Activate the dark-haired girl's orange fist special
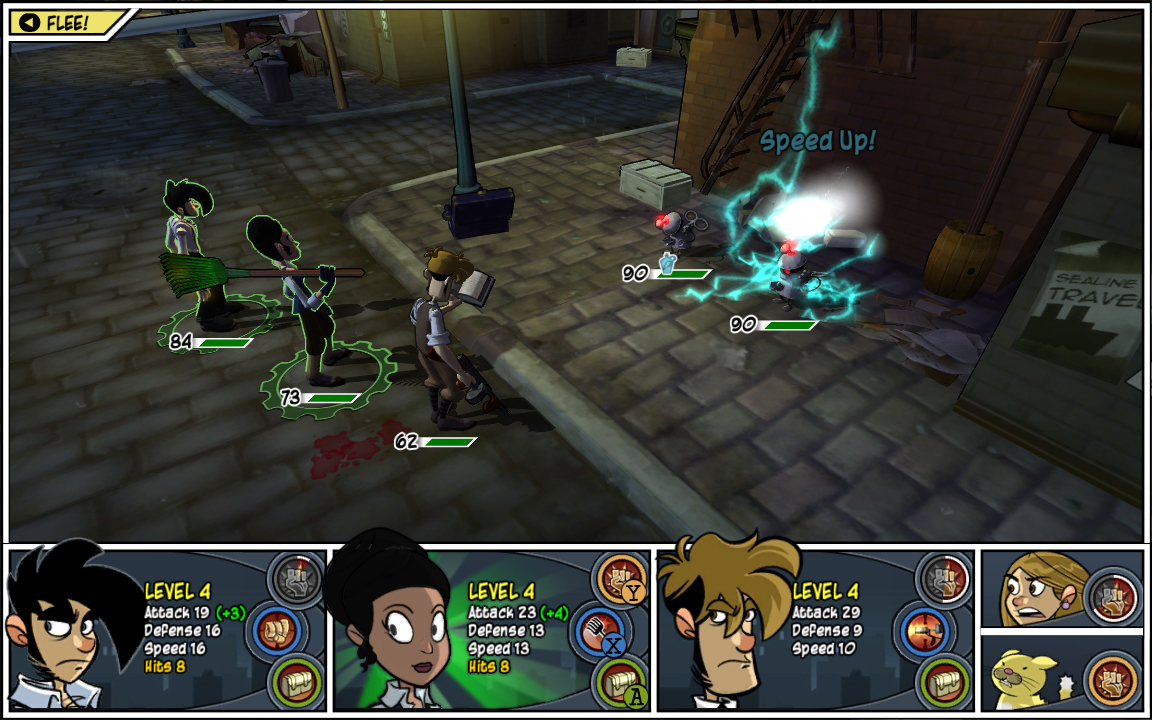 point(620,578)
